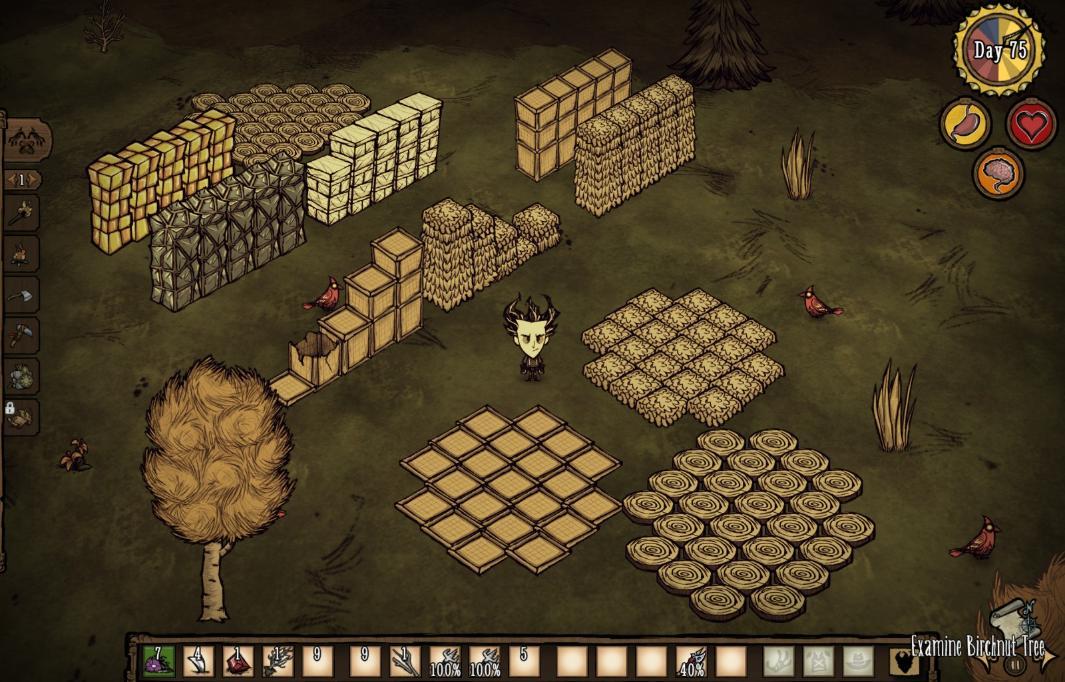Choose the campfire crafting recipe
Screen dimensions: 1065x682
(x=22, y=254)
